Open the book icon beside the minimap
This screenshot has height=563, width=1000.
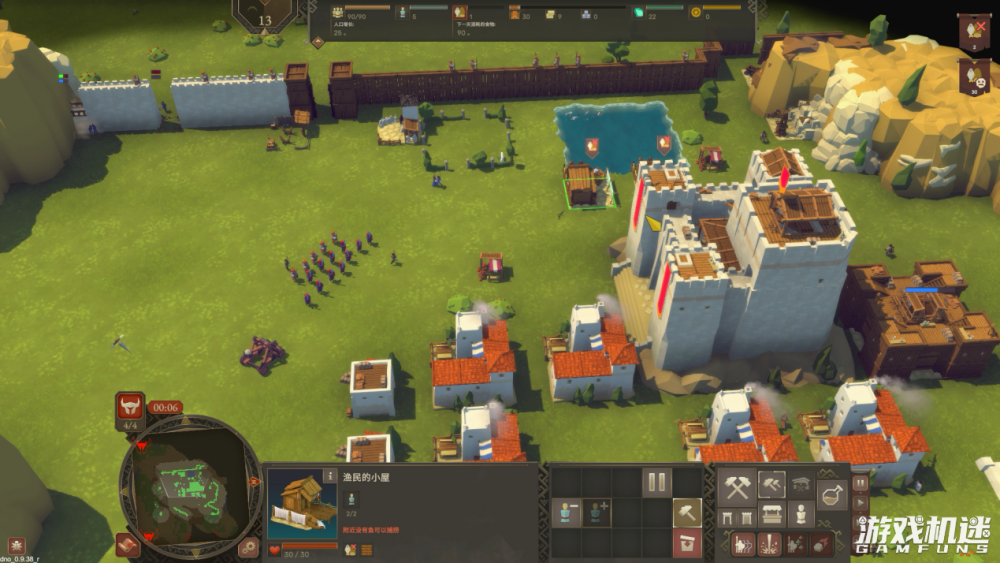[x=127, y=544]
